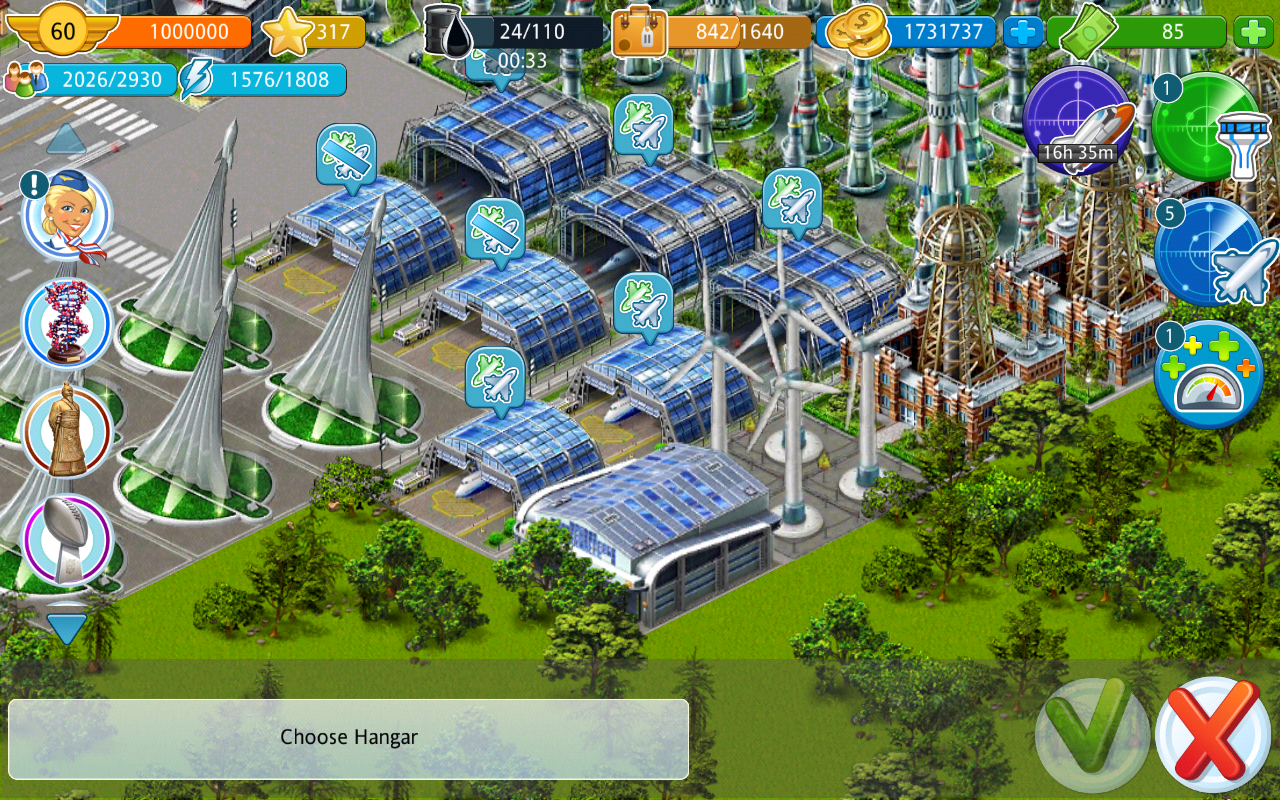The image size is (1280, 800).
Task: Open the space shuttle launch timer
Action: 1077,121
